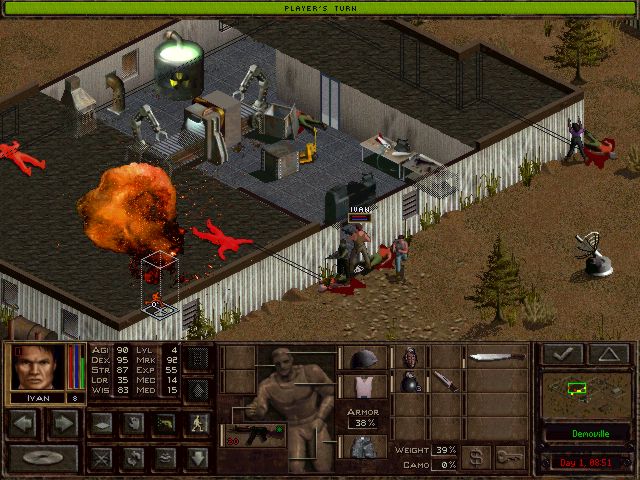Switch to the next merc with right arrow
Screen dimensions: 640x480
[x=63, y=423]
